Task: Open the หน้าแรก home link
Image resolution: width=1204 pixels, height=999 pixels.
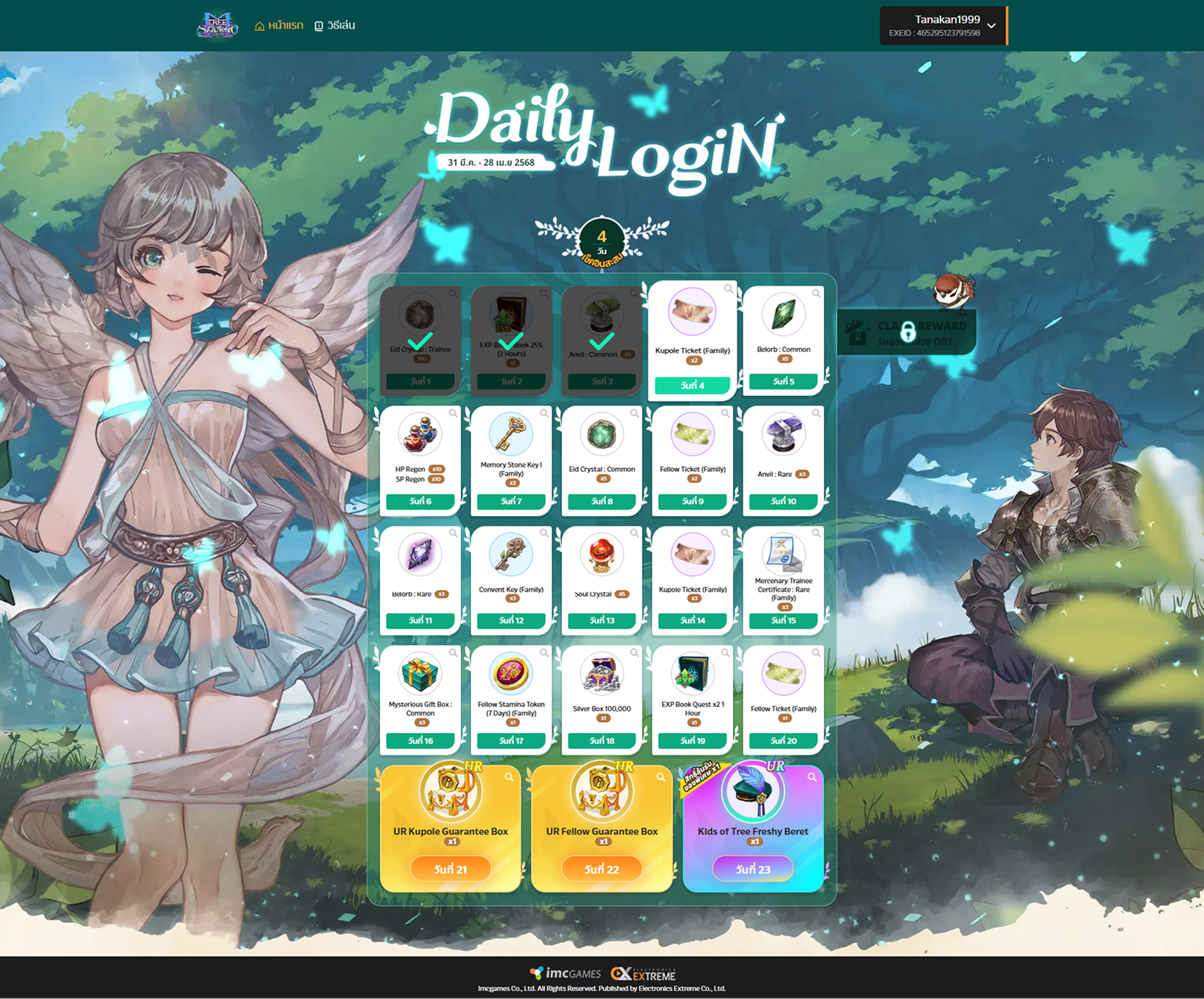Action: click(x=279, y=26)
